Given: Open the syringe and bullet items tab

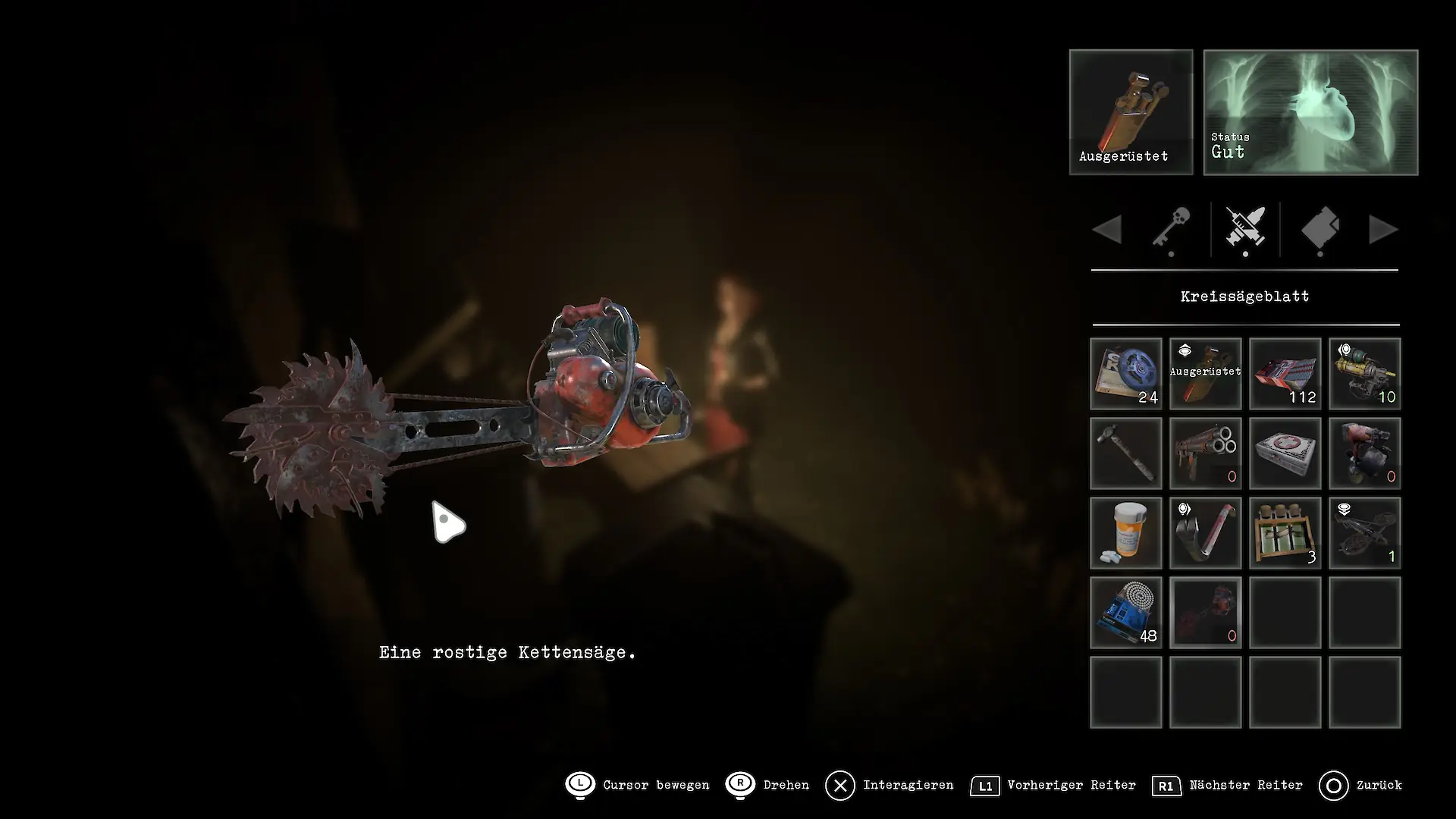Looking at the screenshot, I should (x=1245, y=229).
